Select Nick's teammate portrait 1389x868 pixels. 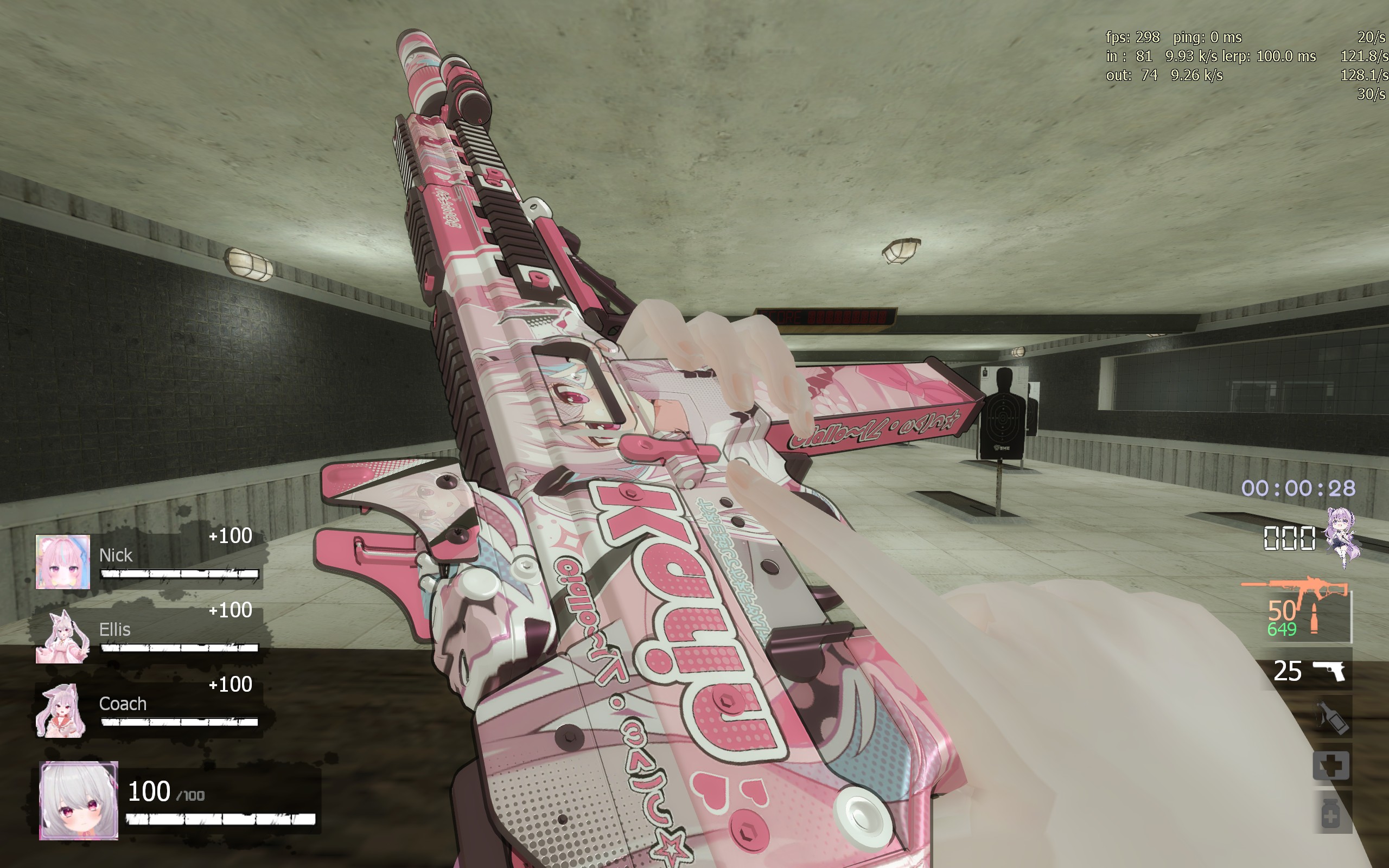point(62,561)
